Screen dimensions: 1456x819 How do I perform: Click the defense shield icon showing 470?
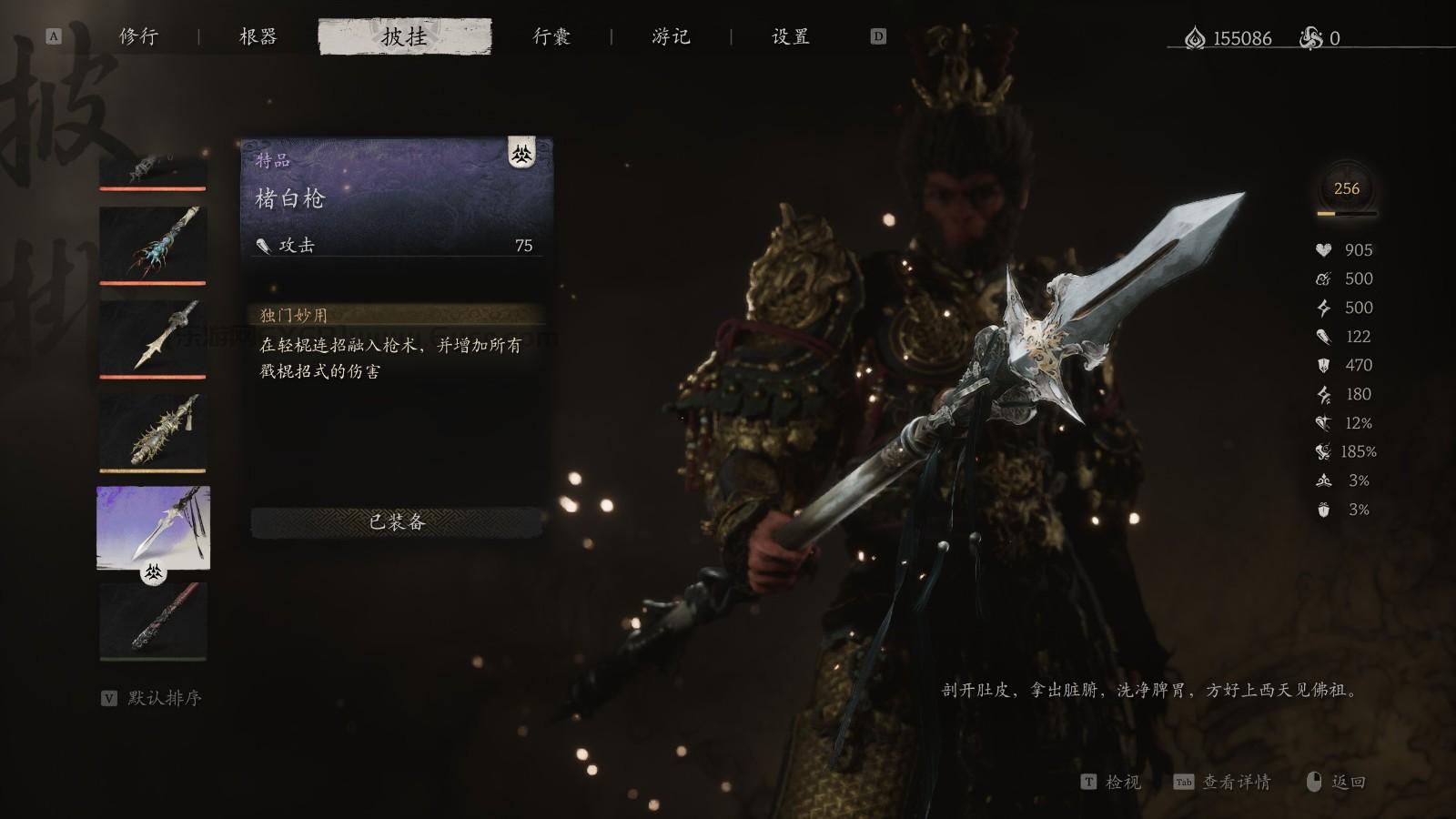[1324, 366]
